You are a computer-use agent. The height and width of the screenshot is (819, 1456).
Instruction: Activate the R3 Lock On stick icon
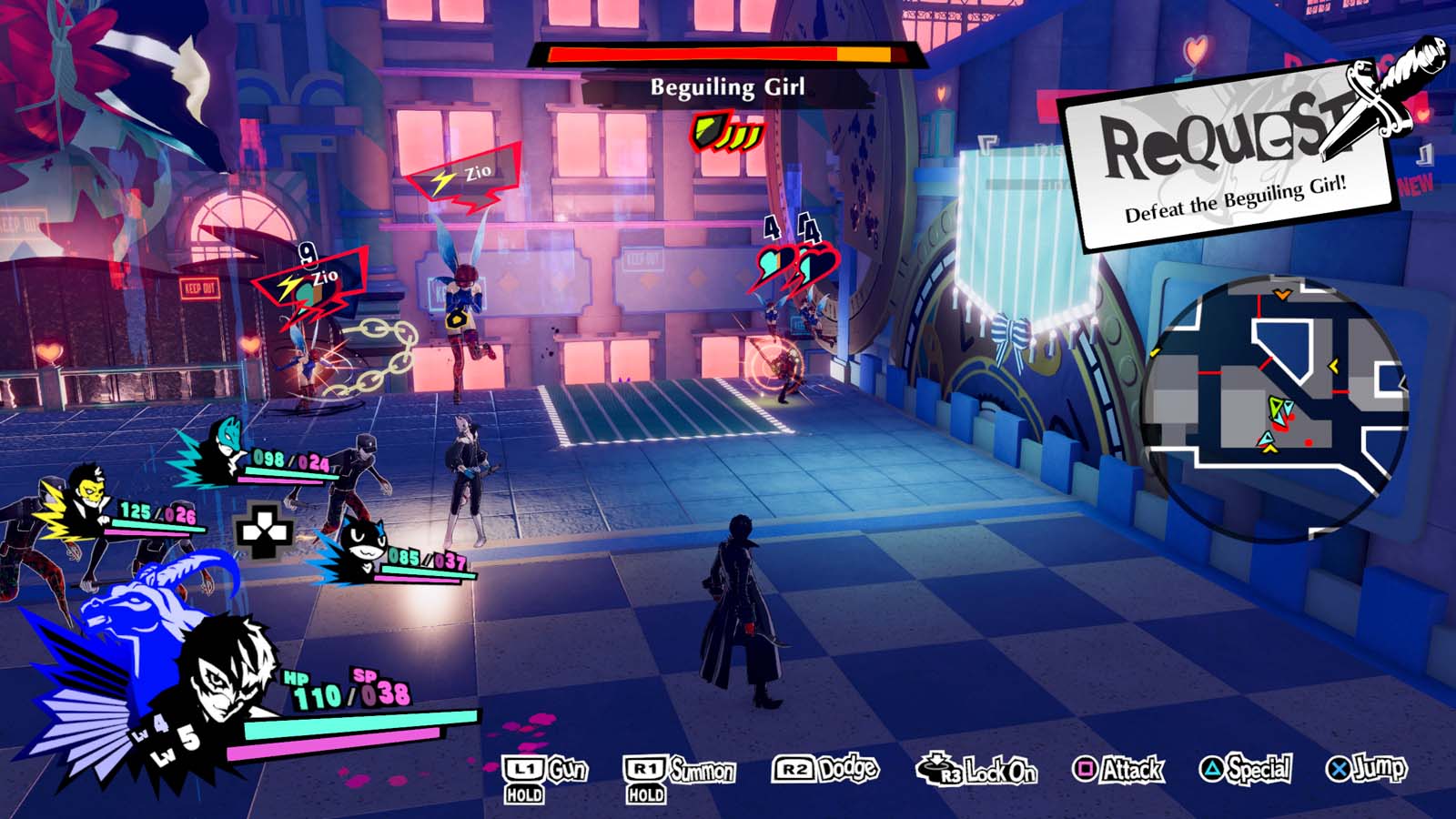[939, 769]
